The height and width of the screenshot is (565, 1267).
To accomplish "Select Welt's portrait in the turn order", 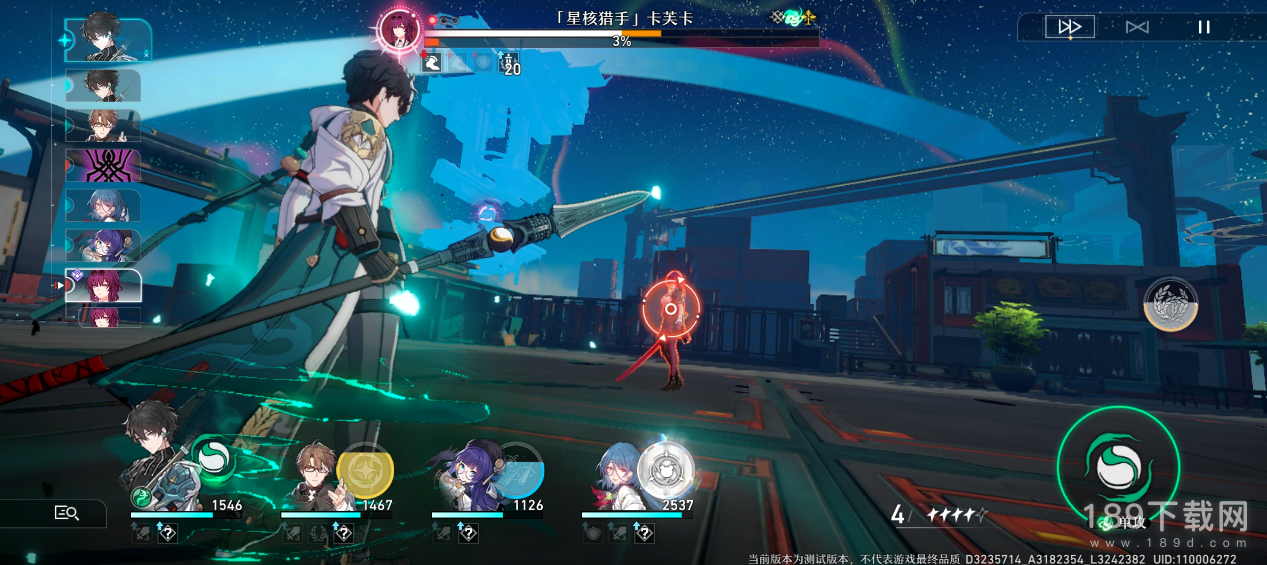I will pos(103,125).
